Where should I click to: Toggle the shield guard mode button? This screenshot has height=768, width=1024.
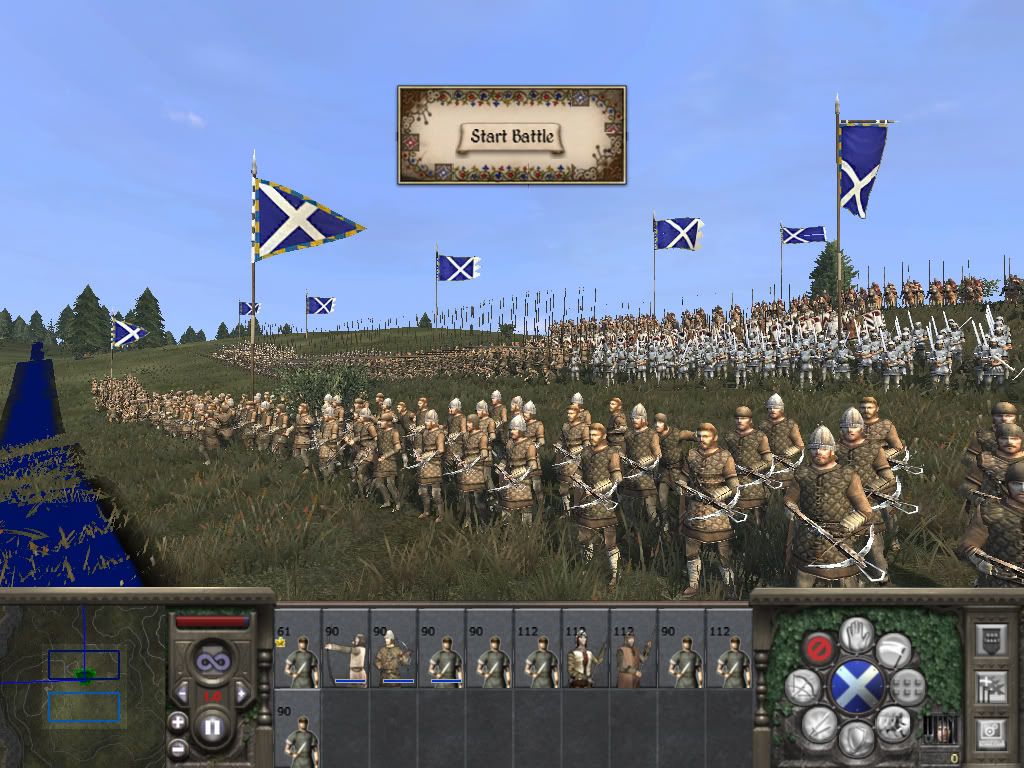click(x=855, y=739)
